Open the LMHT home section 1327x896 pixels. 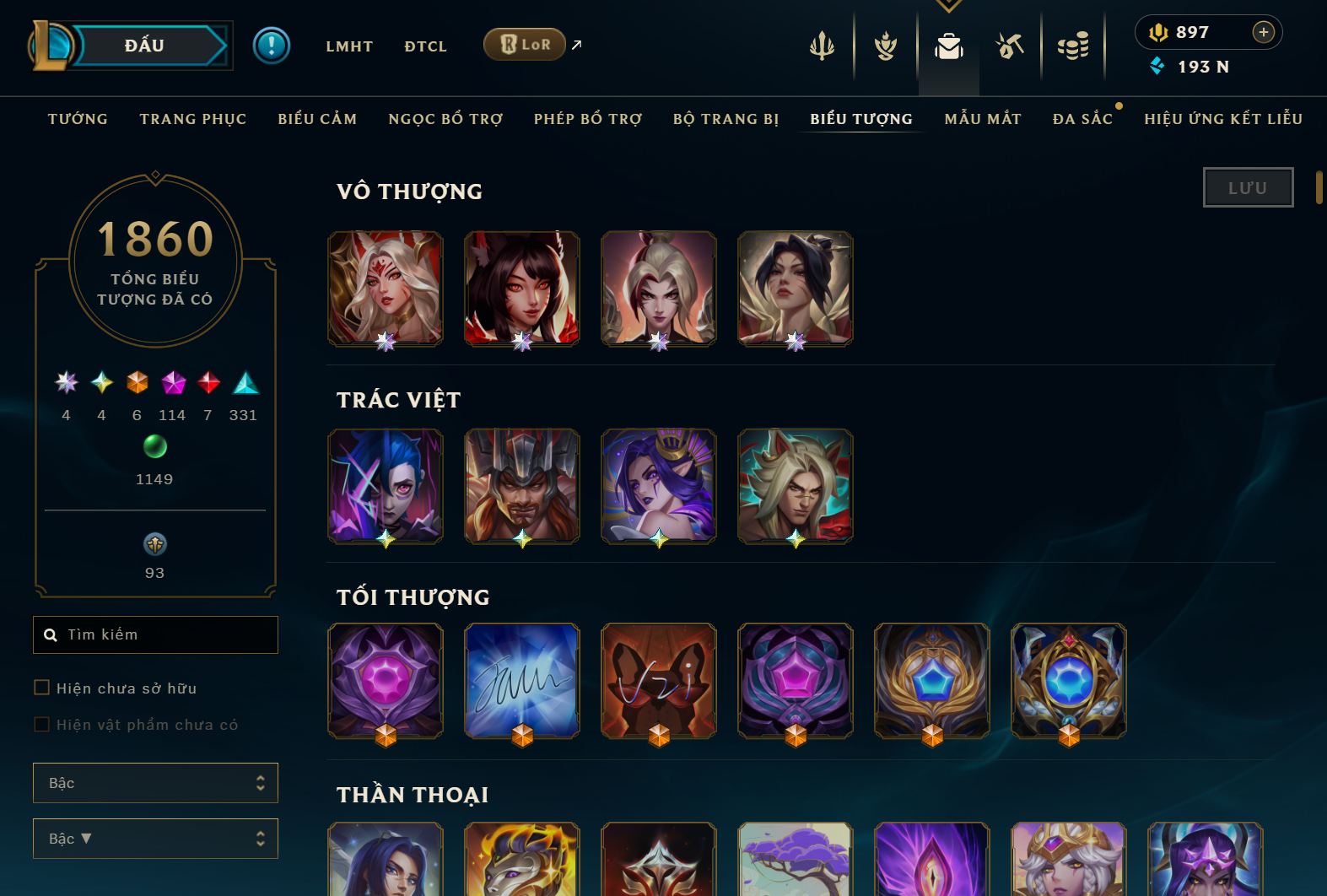point(349,46)
